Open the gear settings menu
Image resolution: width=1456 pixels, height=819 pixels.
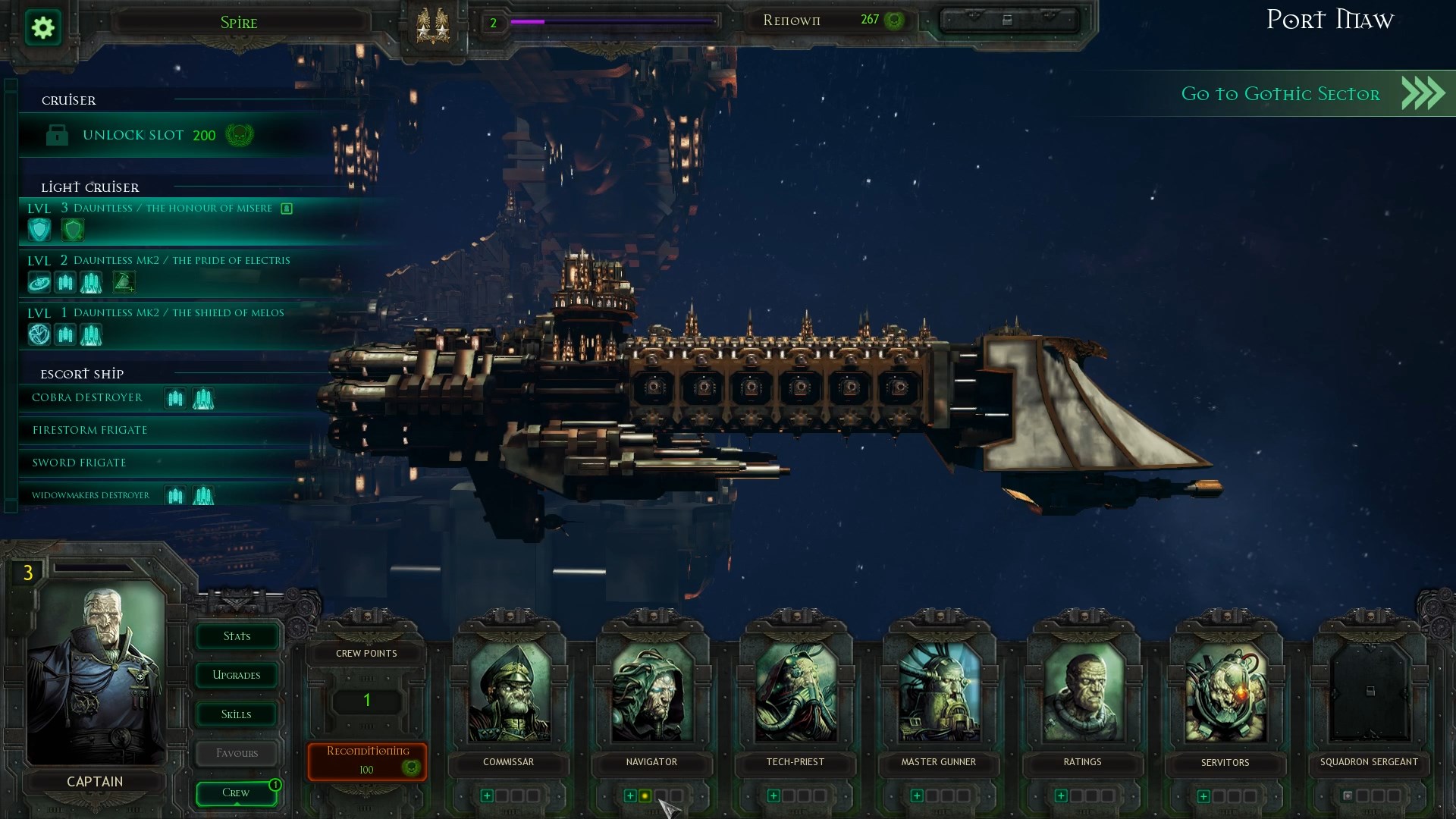point(43,28)
